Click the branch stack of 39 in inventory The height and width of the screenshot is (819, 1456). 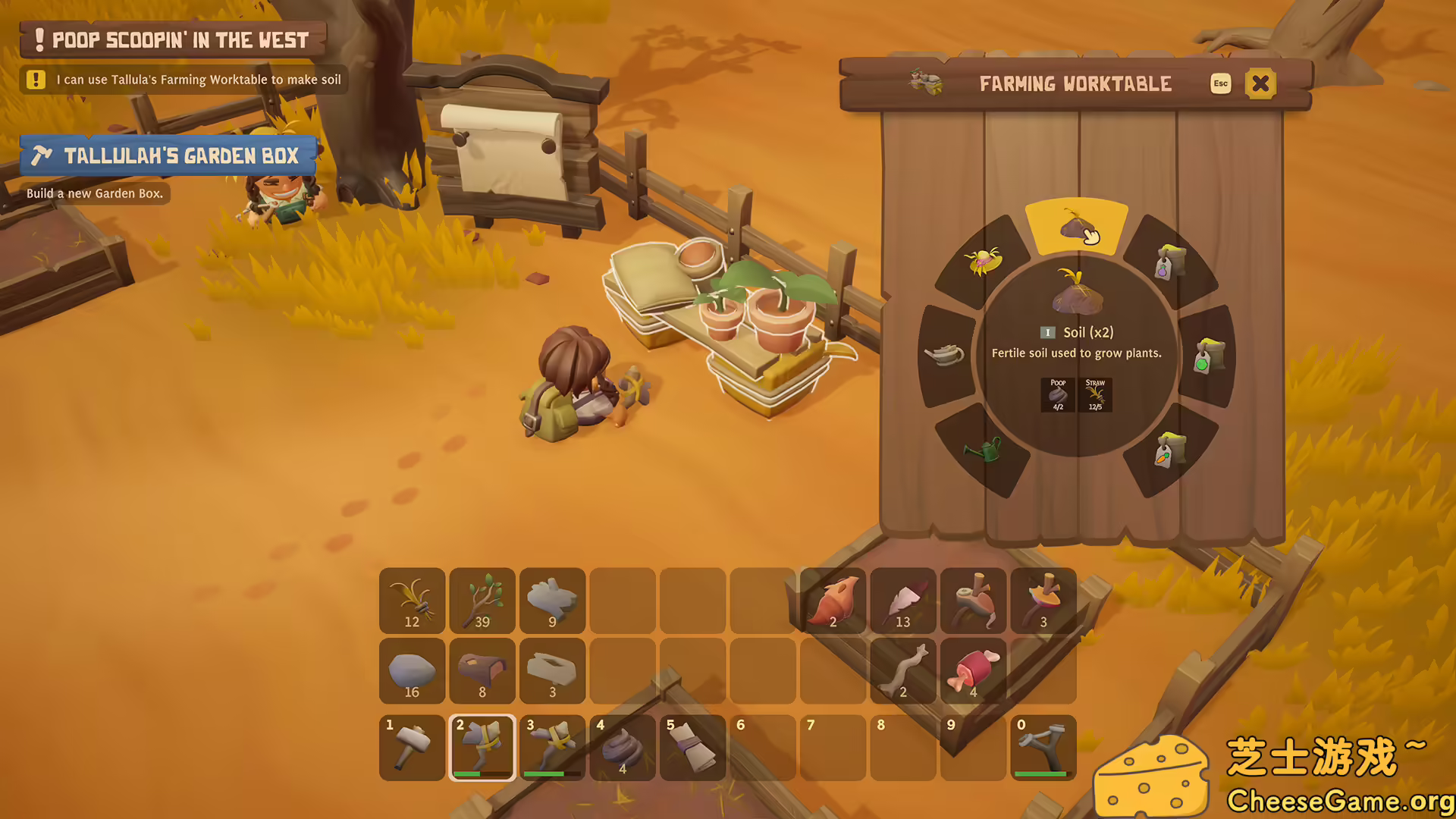[x=482, y=601]
